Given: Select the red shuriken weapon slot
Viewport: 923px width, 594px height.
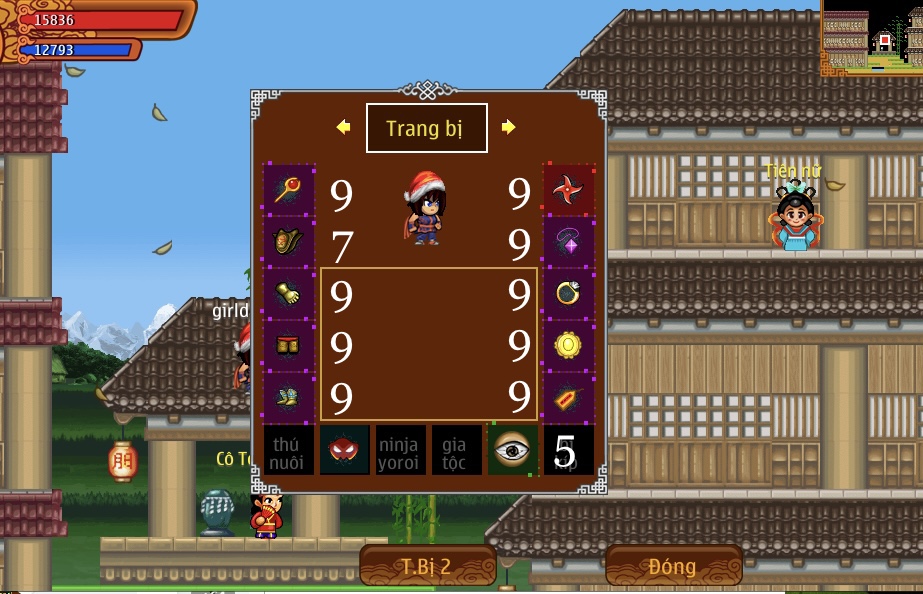Looking at the screenshot, I should 569,190.
